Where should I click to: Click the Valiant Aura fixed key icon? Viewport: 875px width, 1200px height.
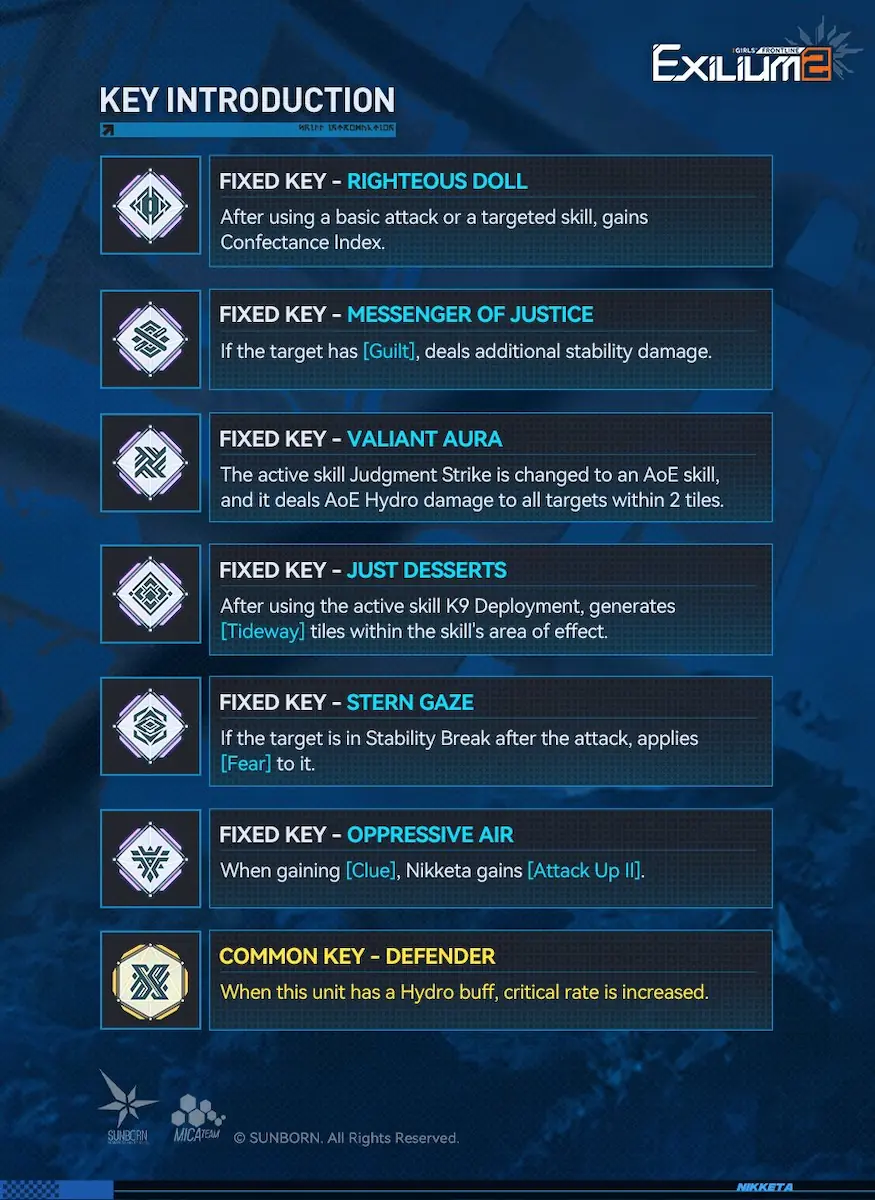coord(150,465)
